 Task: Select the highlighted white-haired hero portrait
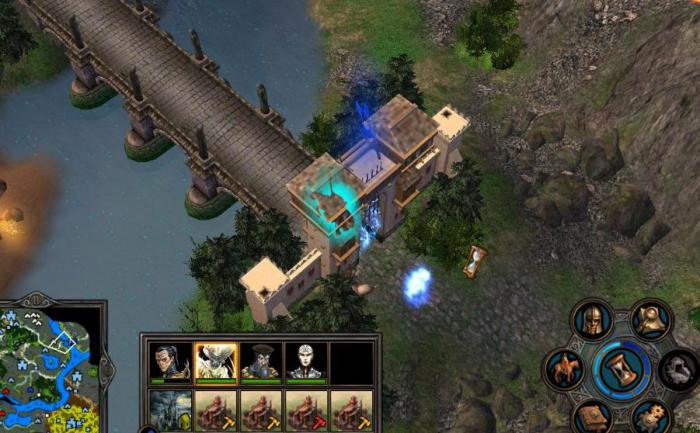pyautogui.click(x=216, y=361)
